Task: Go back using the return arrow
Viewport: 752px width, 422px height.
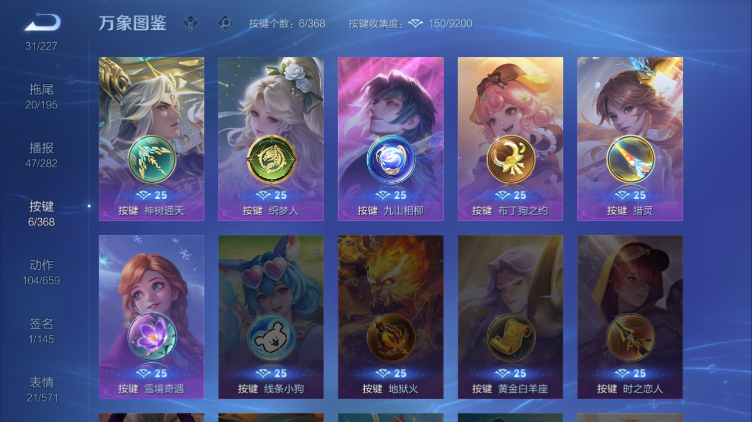Action: 42,22
